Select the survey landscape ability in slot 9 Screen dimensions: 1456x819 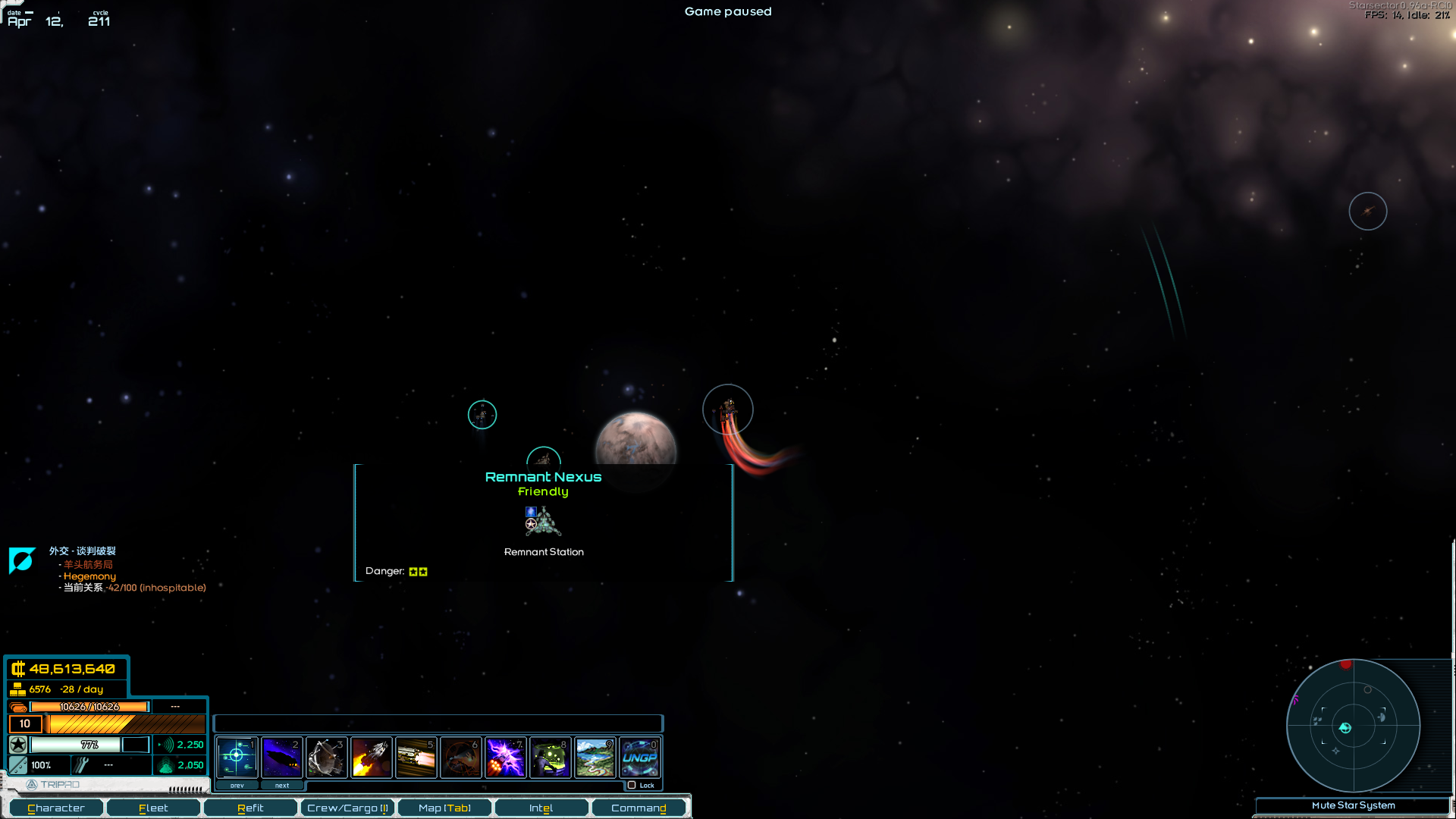click(595, 757)
